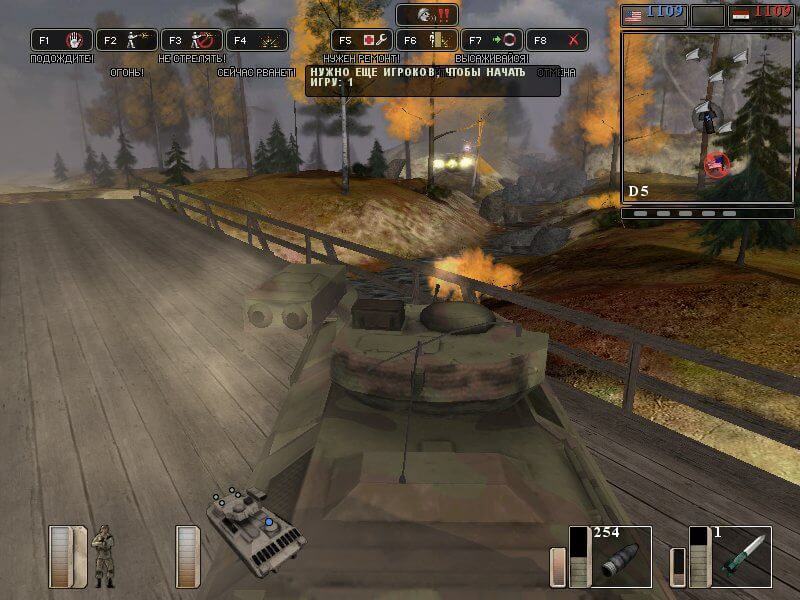This screenshot has height=600, width=800.
Task: Close radio menu with the ОТМЕНА red X
Action: coord(557,41)
